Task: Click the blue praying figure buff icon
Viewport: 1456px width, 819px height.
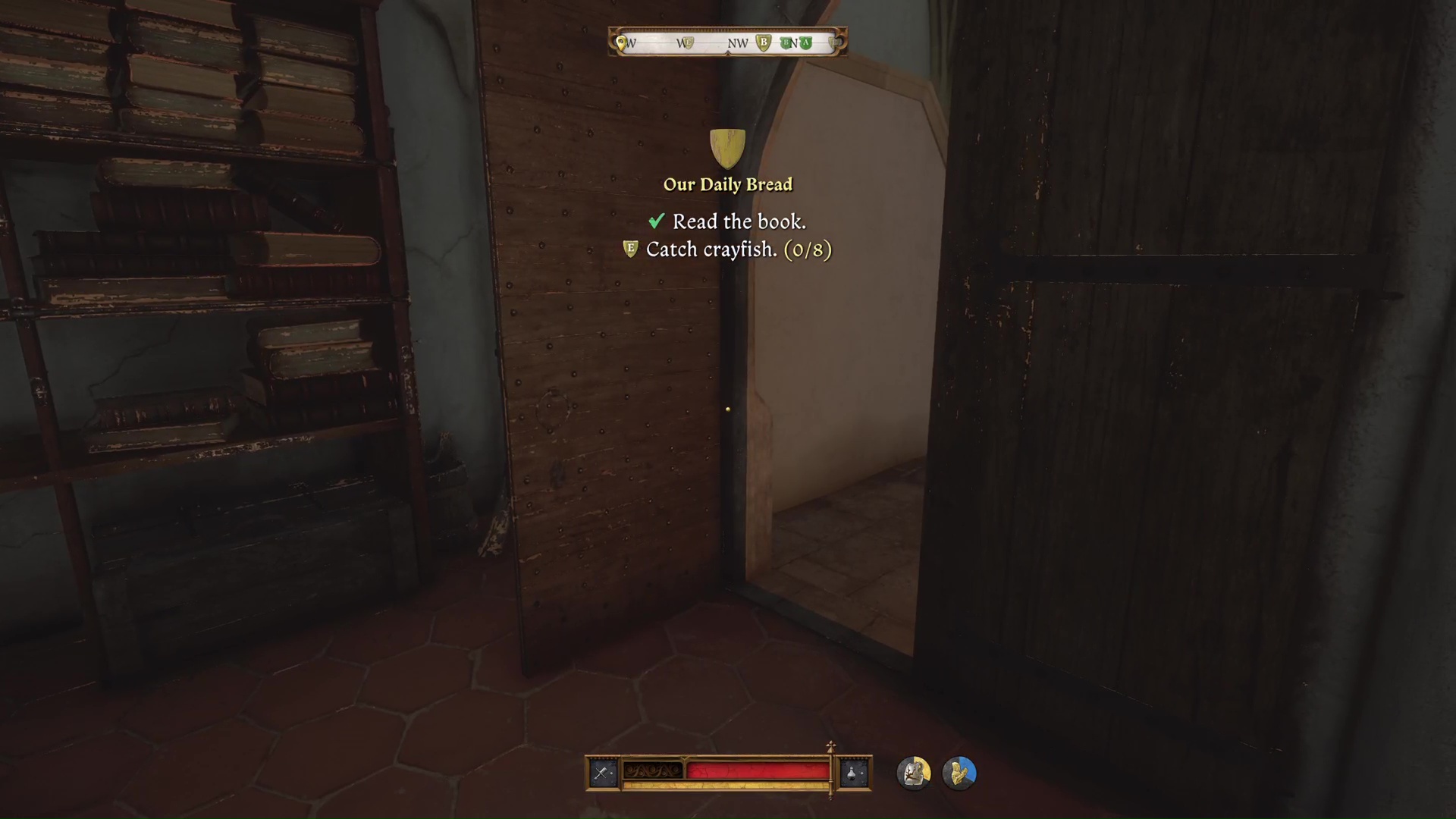Action: tap(960, 772)
